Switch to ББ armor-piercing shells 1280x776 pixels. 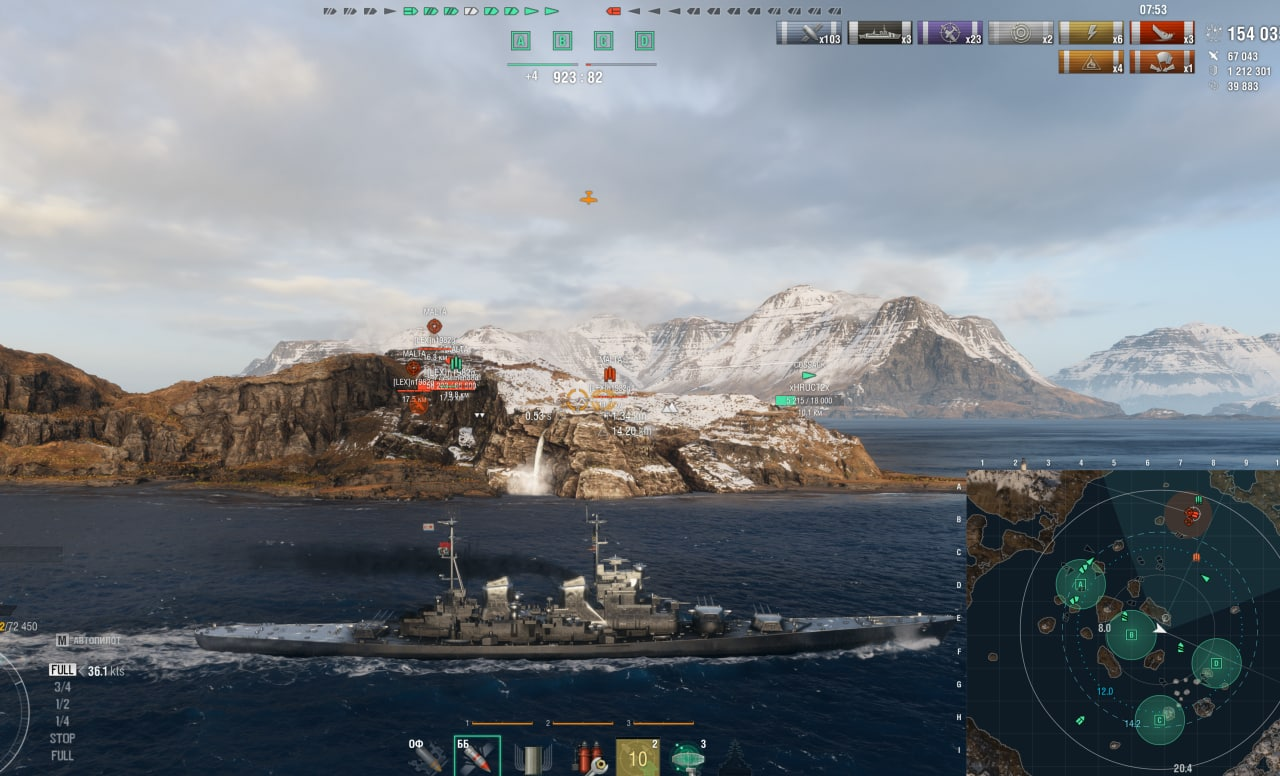[477, 757]
